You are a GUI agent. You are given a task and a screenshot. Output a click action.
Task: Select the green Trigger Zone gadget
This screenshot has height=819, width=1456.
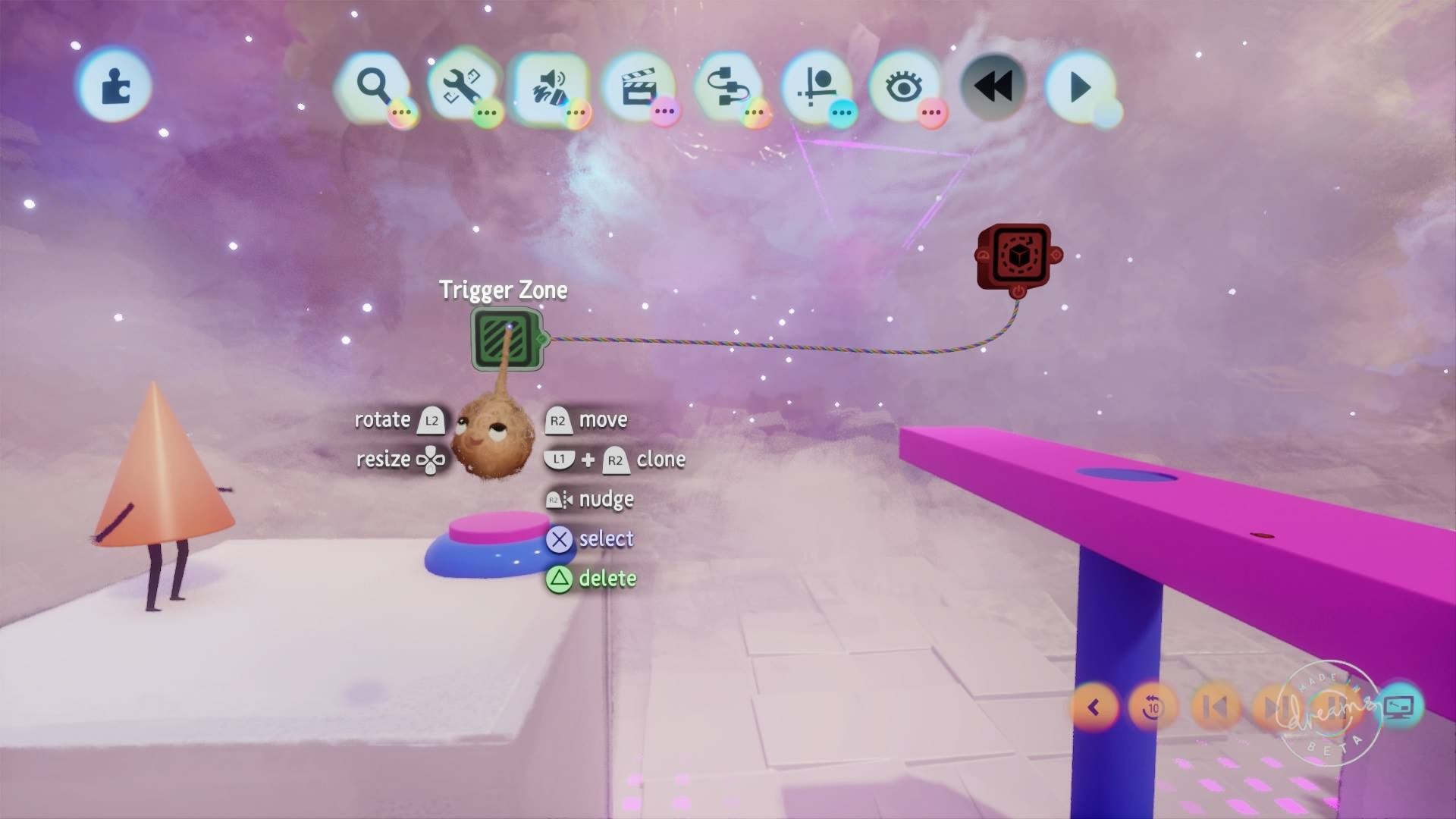coord(507,339)
